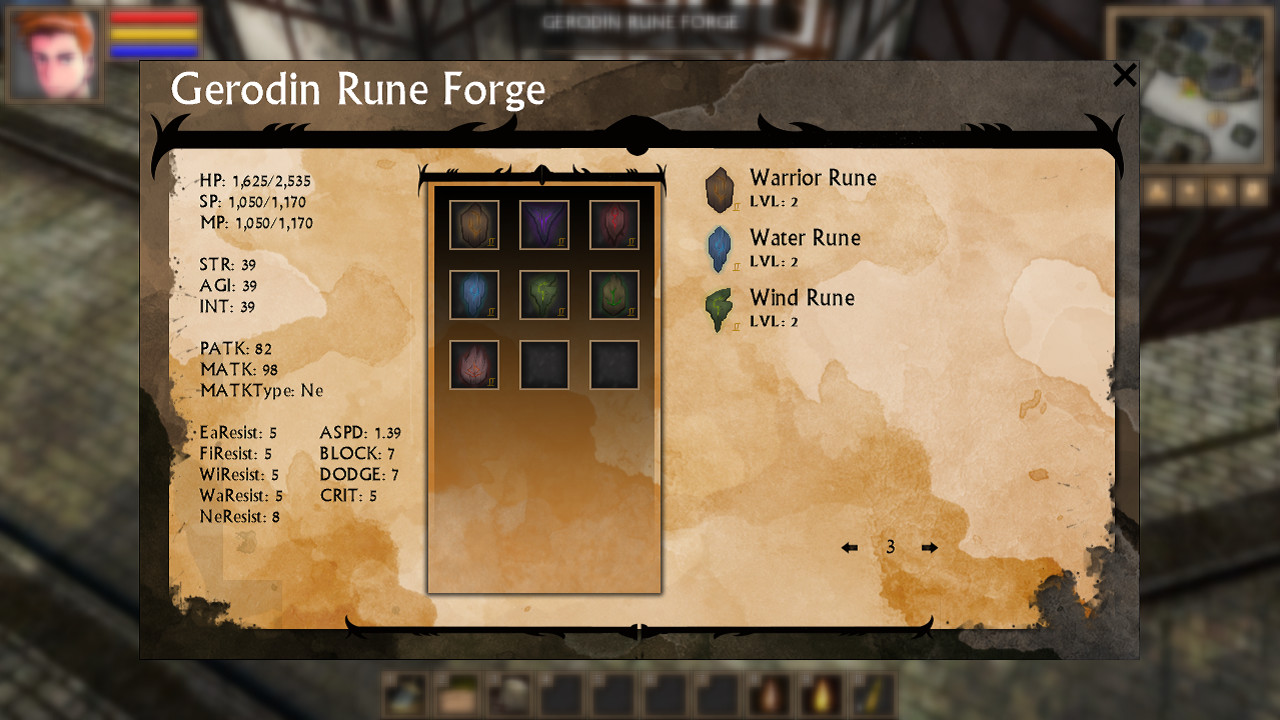Click the first hotbar slot with the pickaxe
The image size is (1280, 720).
pyautogui.click(x=404, y=694)
